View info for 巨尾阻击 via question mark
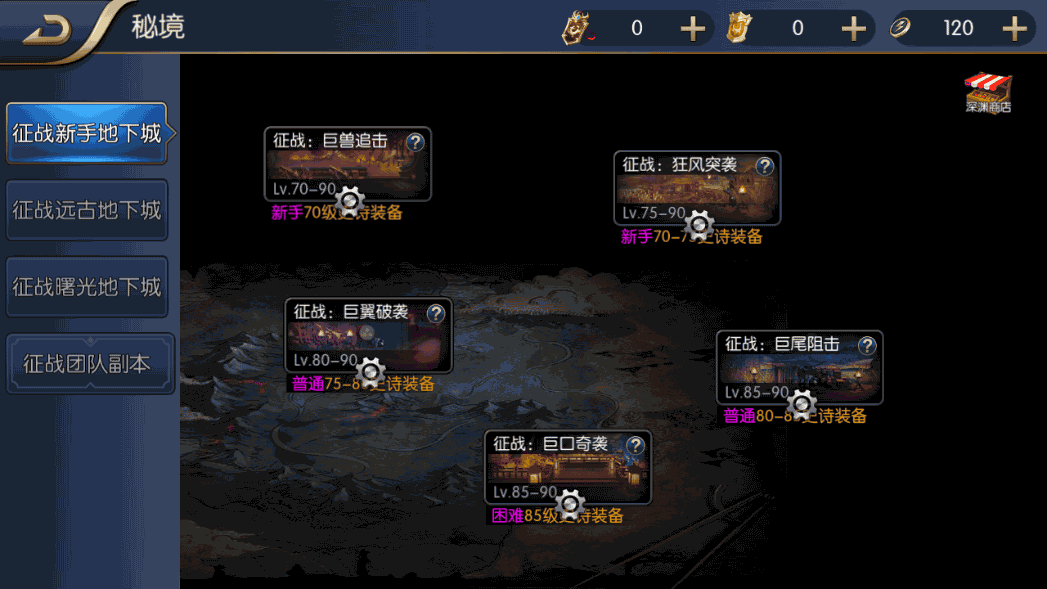Image resolution: width=1047 pixels, height=589 pixels. (867, 345)
